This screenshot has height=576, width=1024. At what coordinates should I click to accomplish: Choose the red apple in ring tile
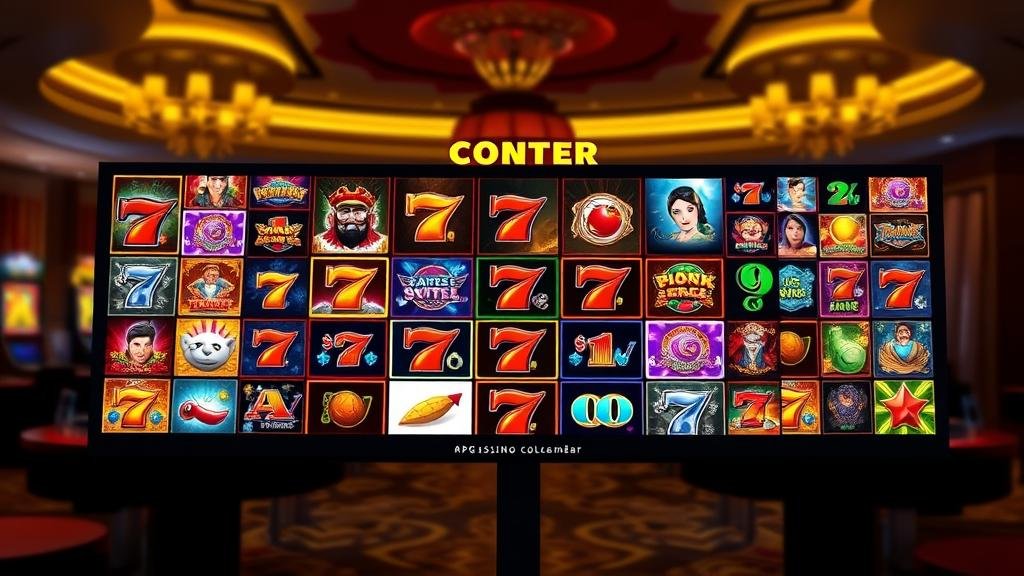coord(601,215)
